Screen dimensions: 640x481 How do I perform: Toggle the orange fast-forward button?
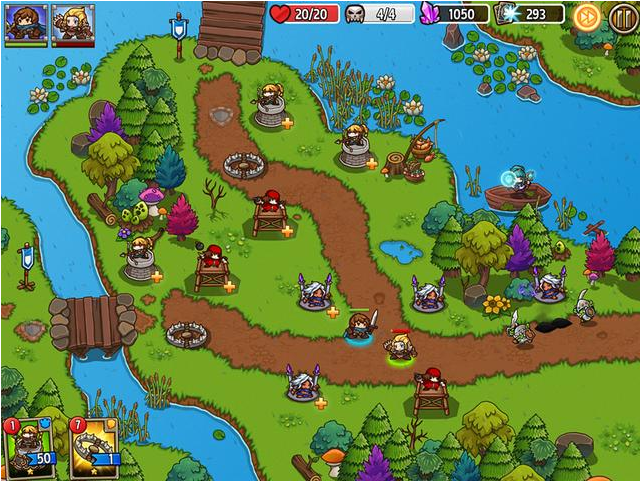[x=587, y=15]
